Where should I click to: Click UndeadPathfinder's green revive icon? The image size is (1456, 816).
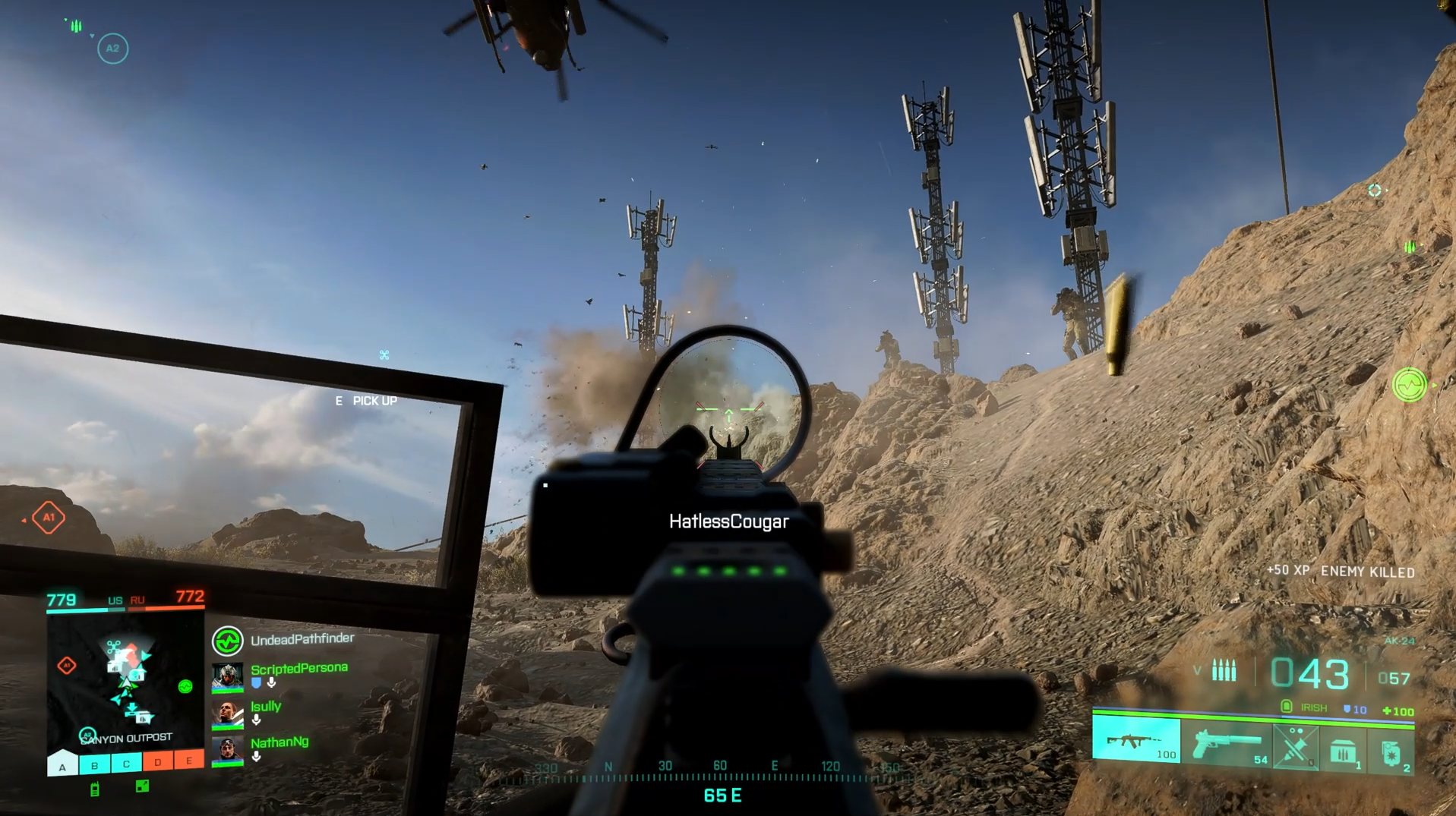[227, 641]
